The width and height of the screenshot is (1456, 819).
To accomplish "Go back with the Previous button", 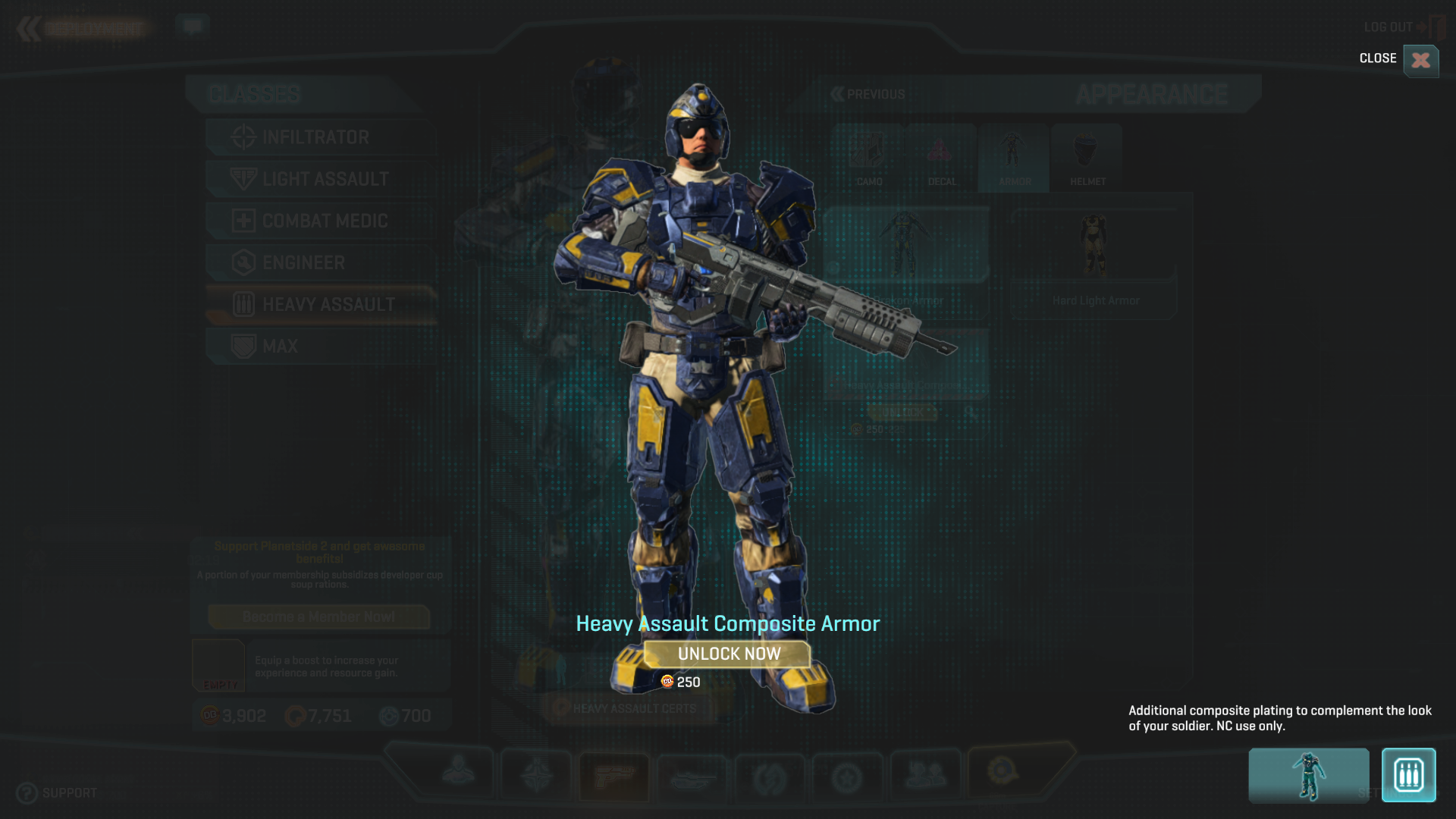I will (868, 95).
